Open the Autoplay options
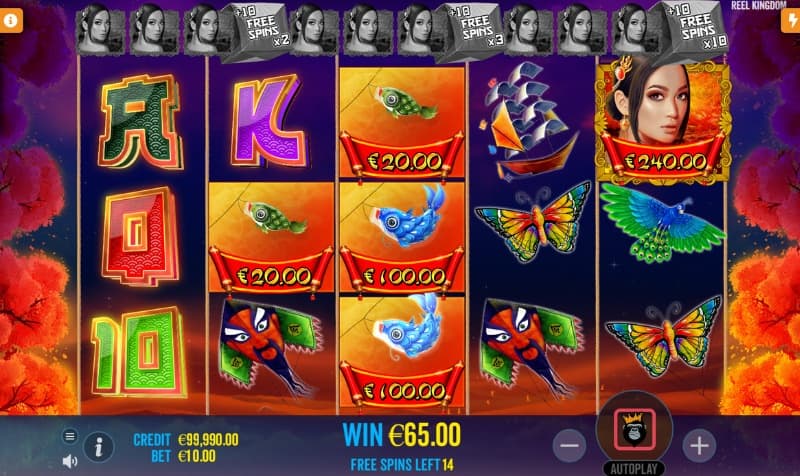Viewport: 800px width, 476px height. point(634,468)
